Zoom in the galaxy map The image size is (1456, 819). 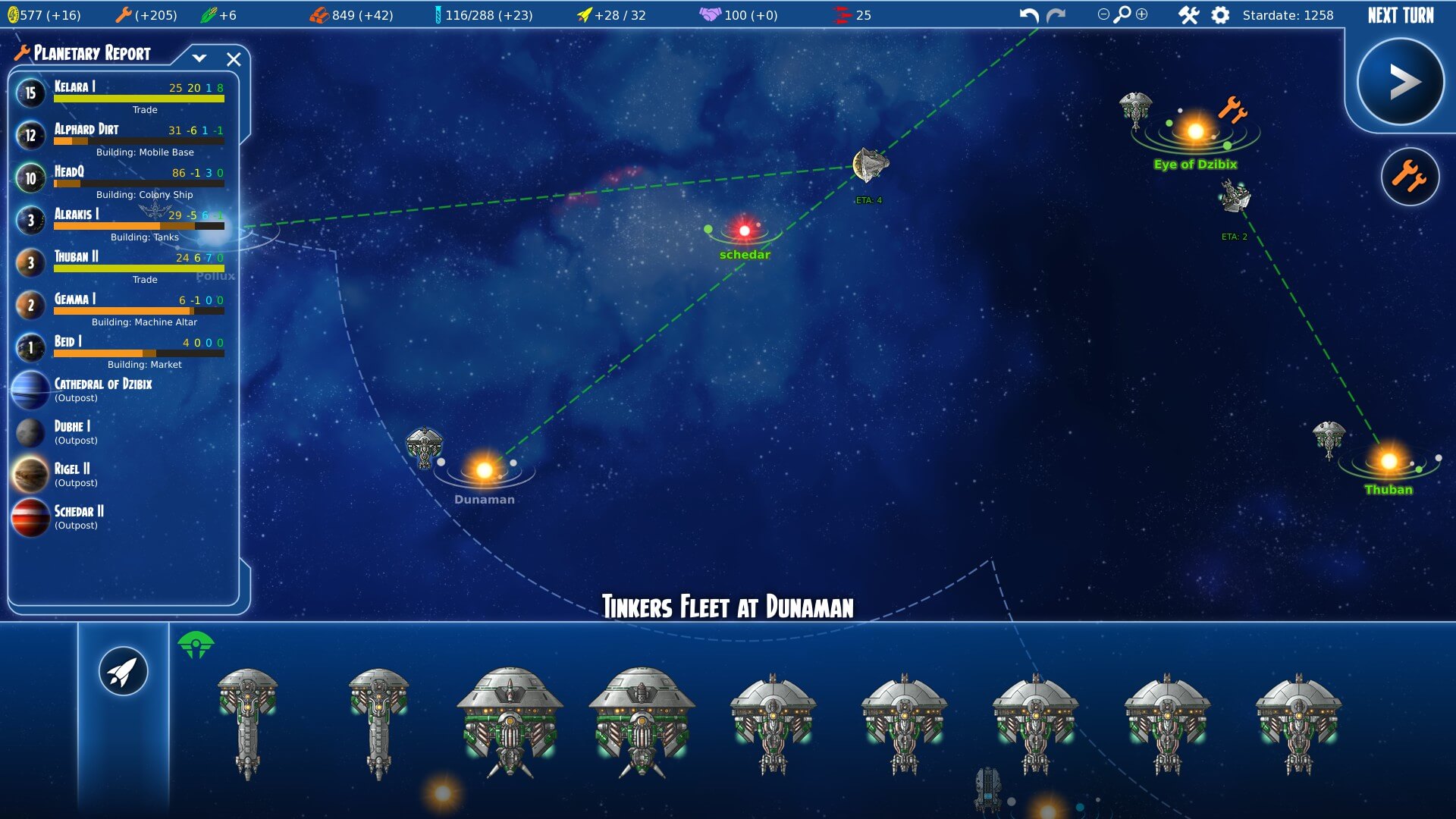point(1142,14)
